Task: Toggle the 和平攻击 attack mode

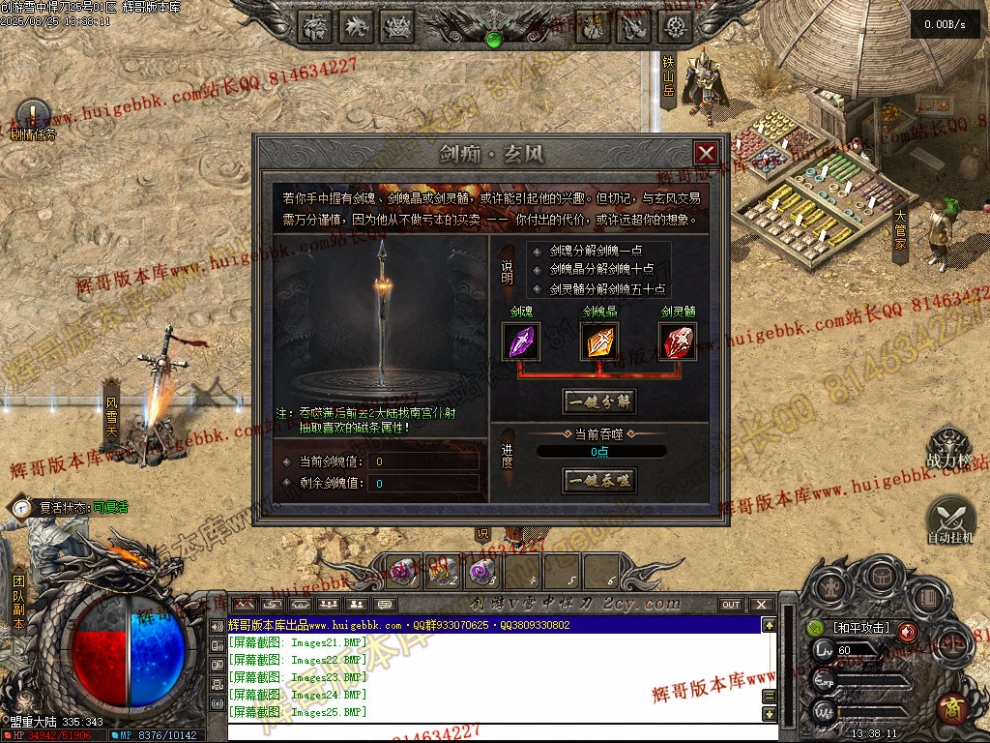Action: 861,629
